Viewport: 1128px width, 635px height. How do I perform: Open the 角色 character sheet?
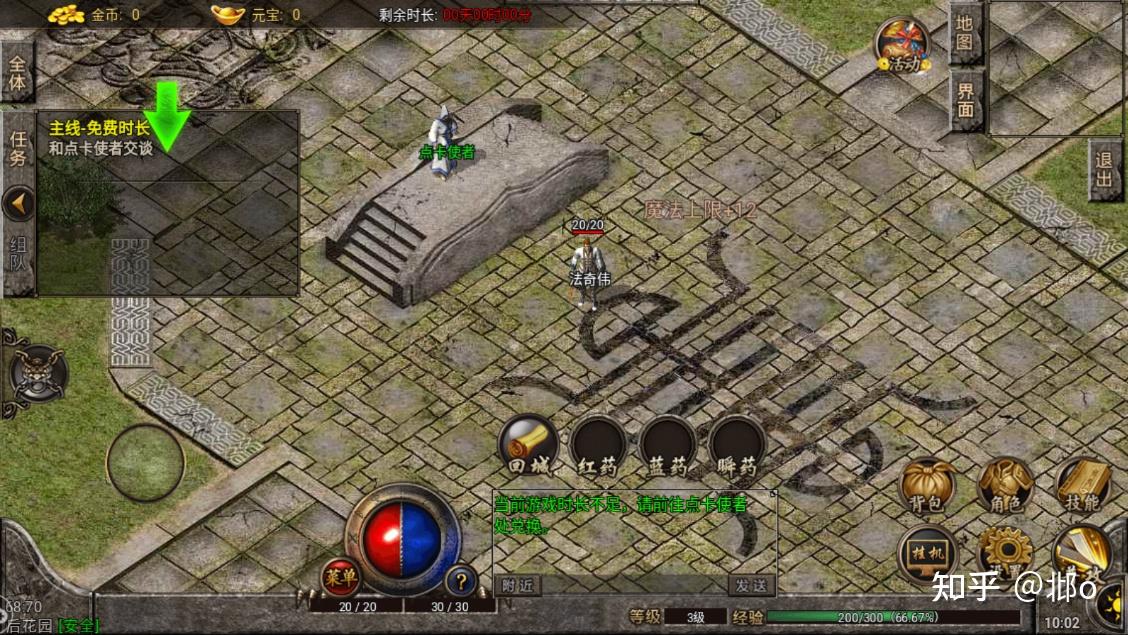1005,486
